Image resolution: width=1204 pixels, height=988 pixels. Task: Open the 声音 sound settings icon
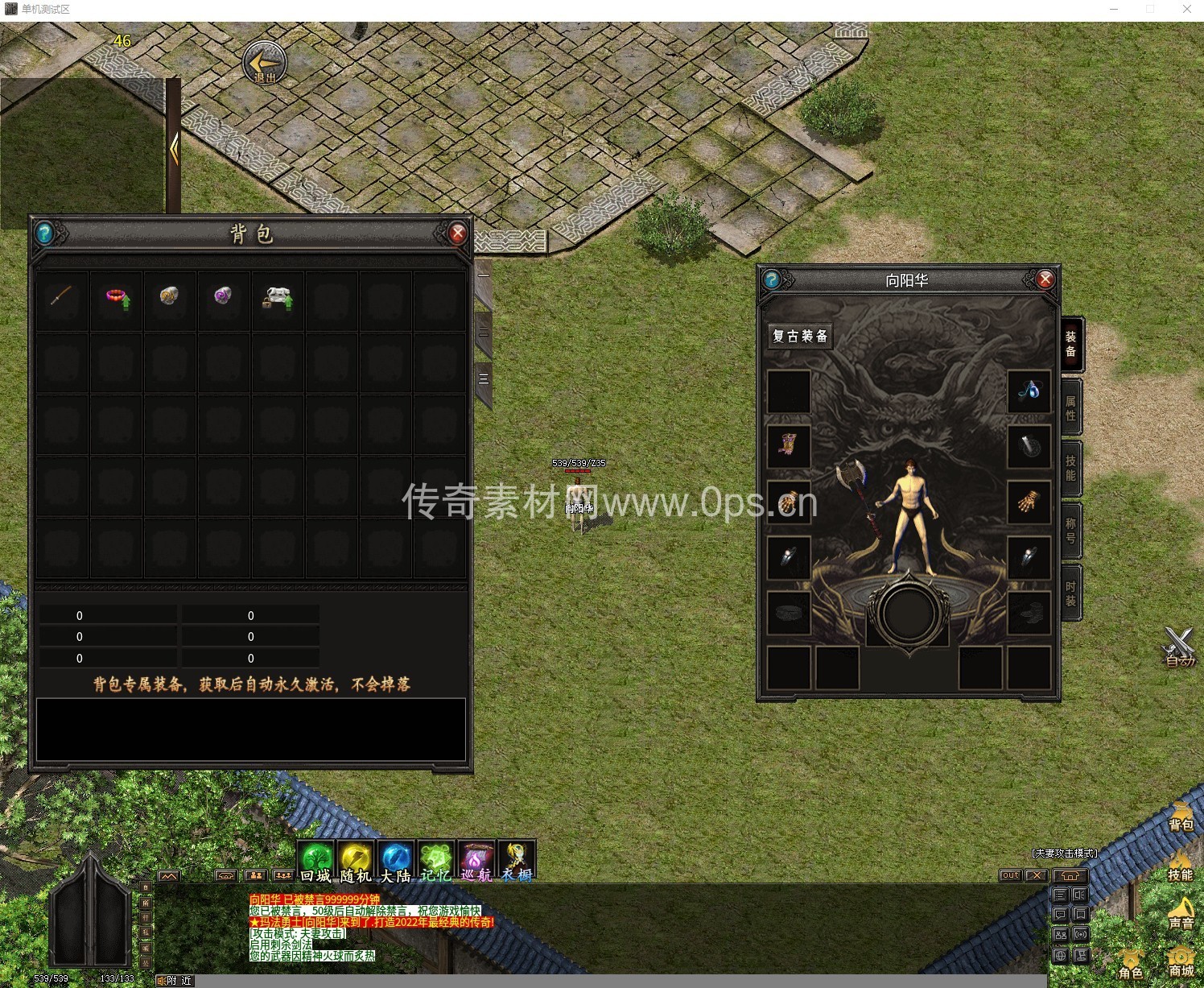pos(1180,912)
